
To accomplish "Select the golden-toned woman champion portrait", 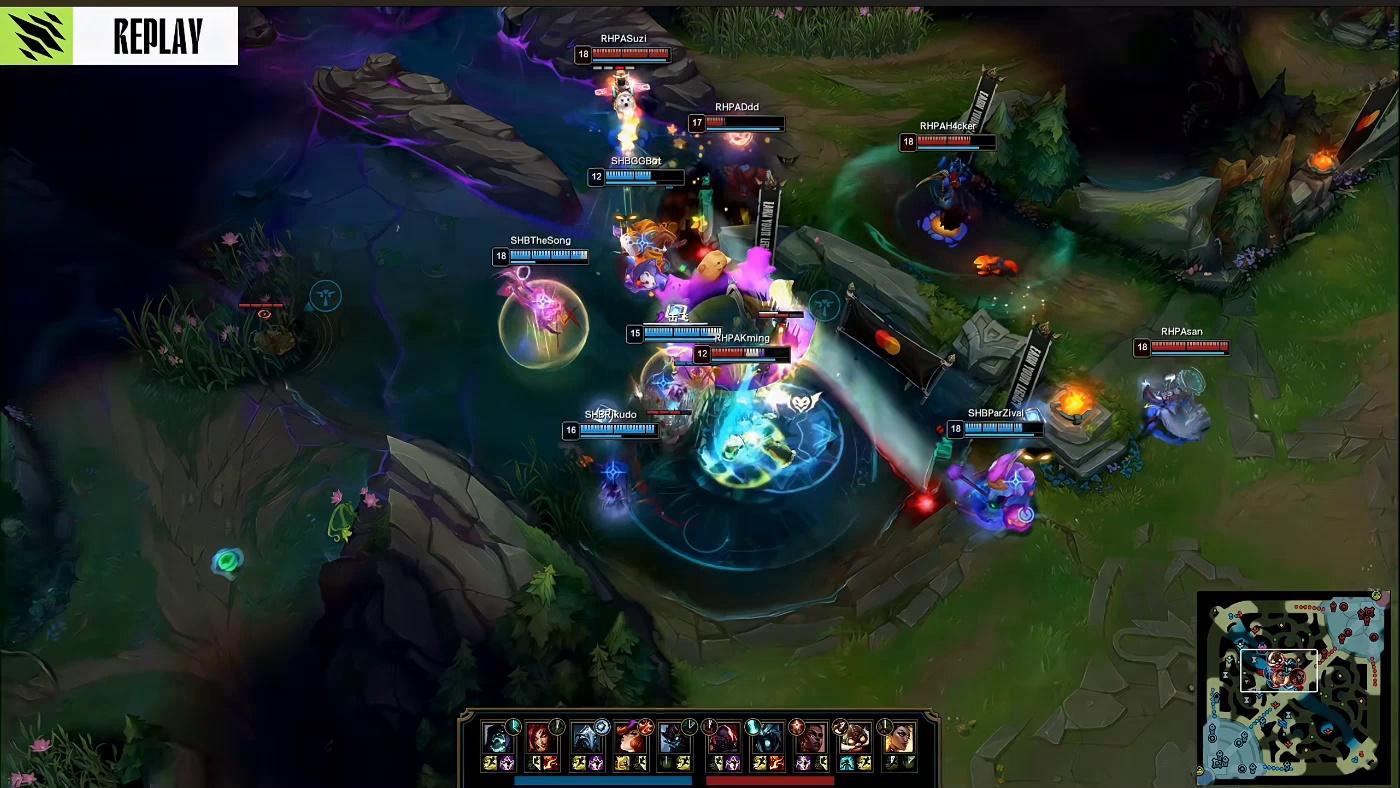I will pyautogui.click(x=898, y=738).
